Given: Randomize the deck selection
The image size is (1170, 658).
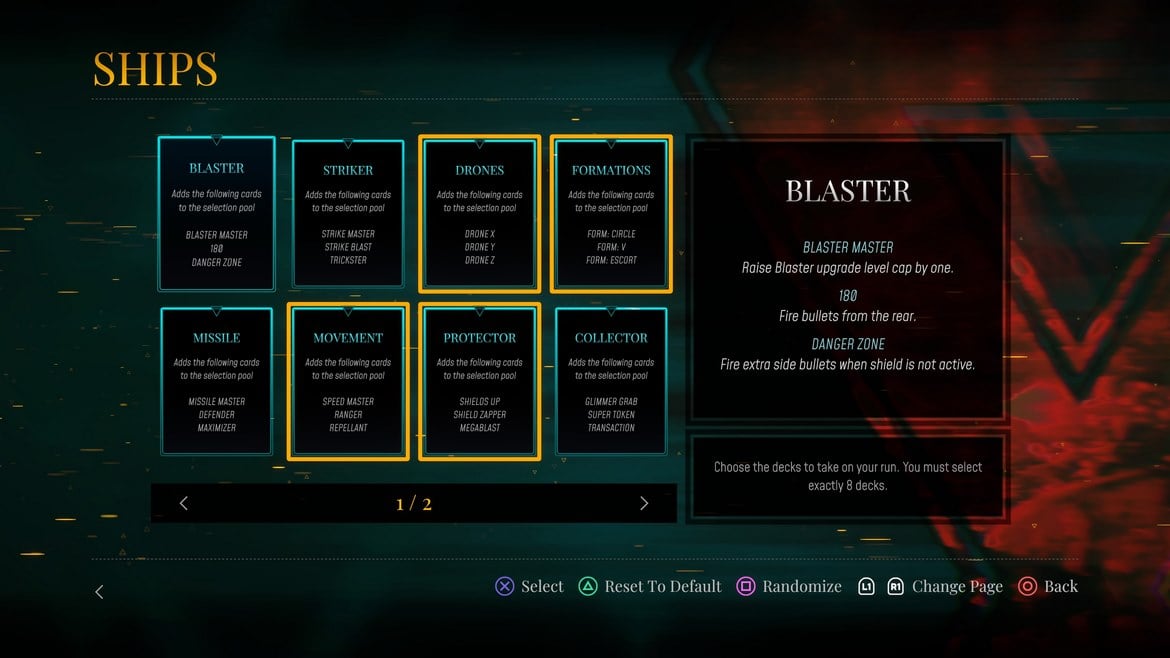Looking at the screenshot, I should click(x=789, y=587).
